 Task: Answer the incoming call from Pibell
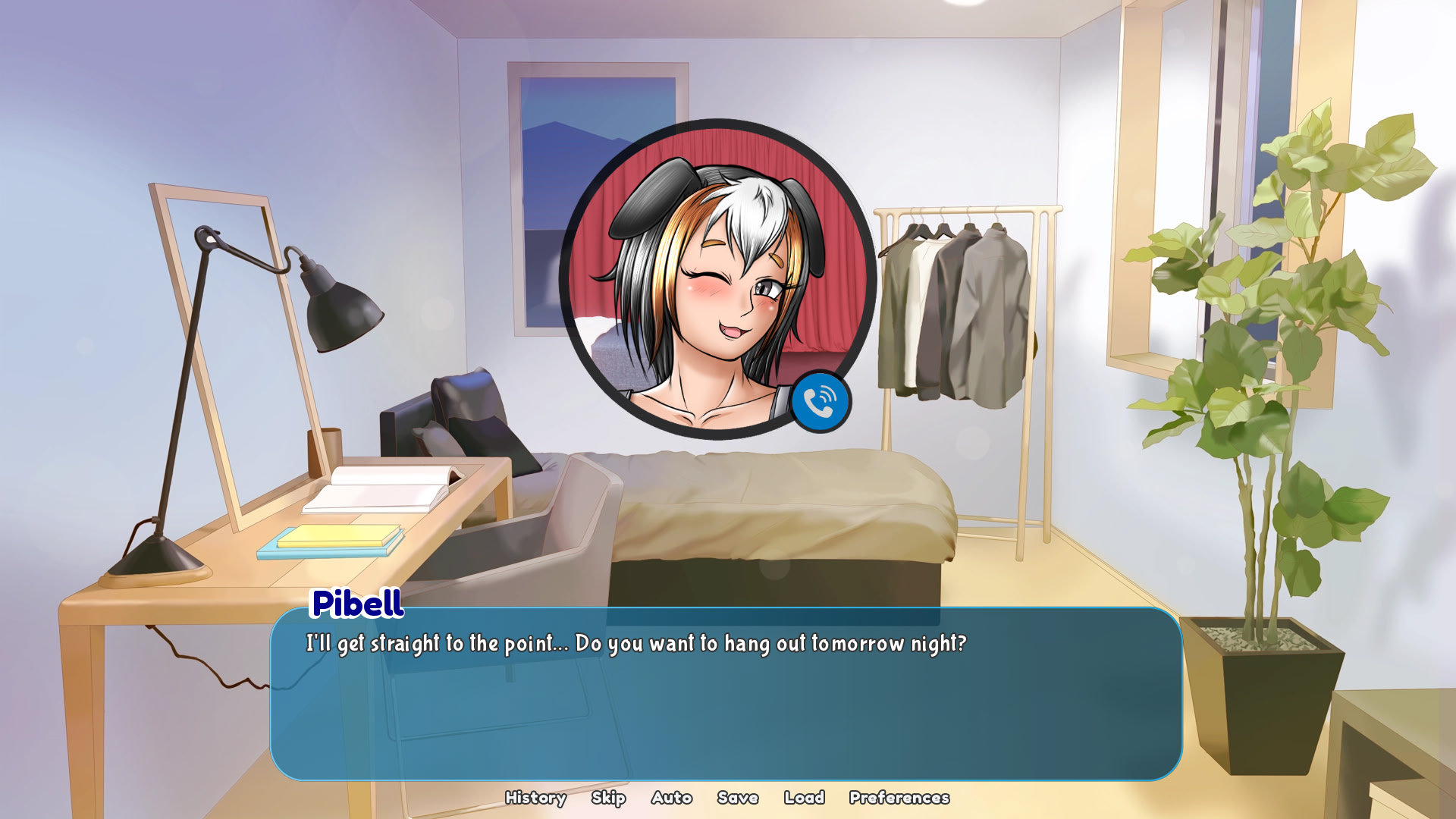[820, 402]
